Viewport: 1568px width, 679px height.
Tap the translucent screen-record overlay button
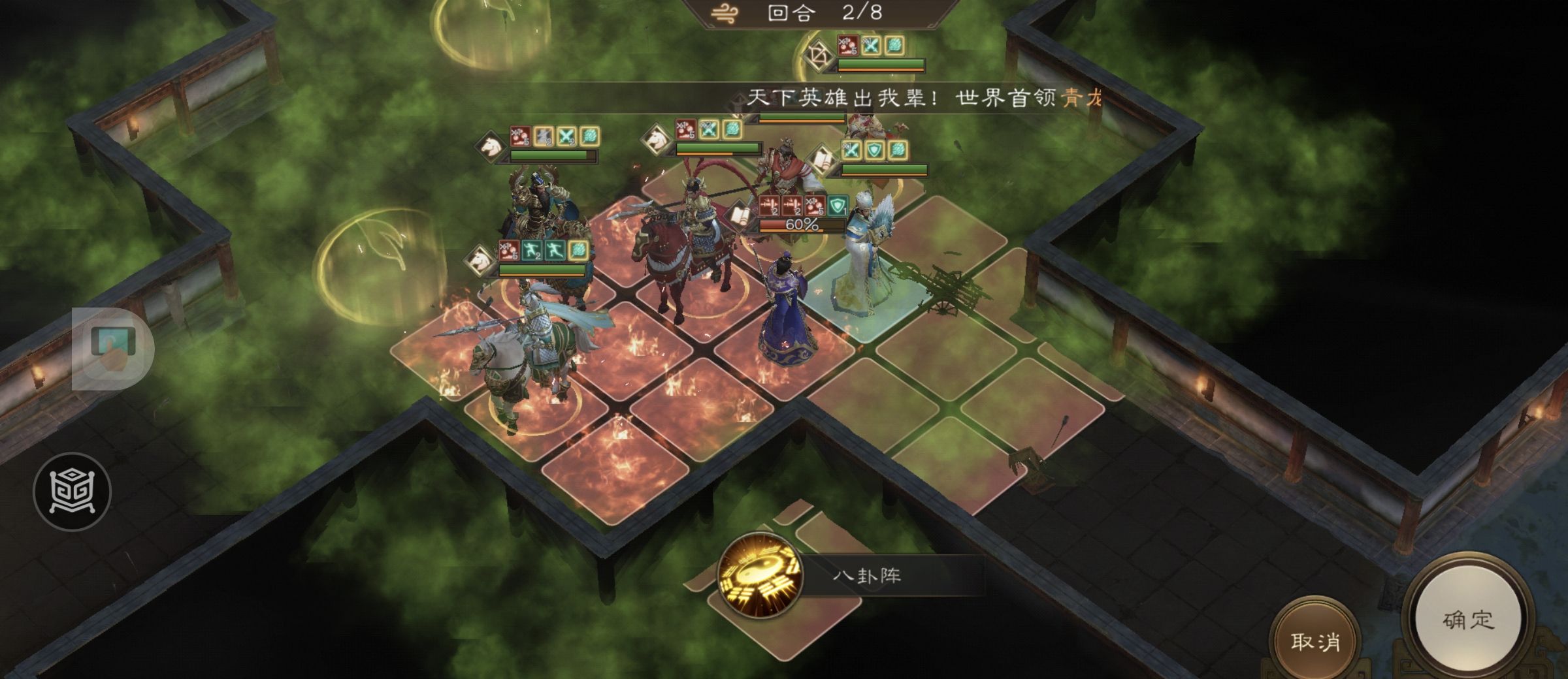coord(112,349)
